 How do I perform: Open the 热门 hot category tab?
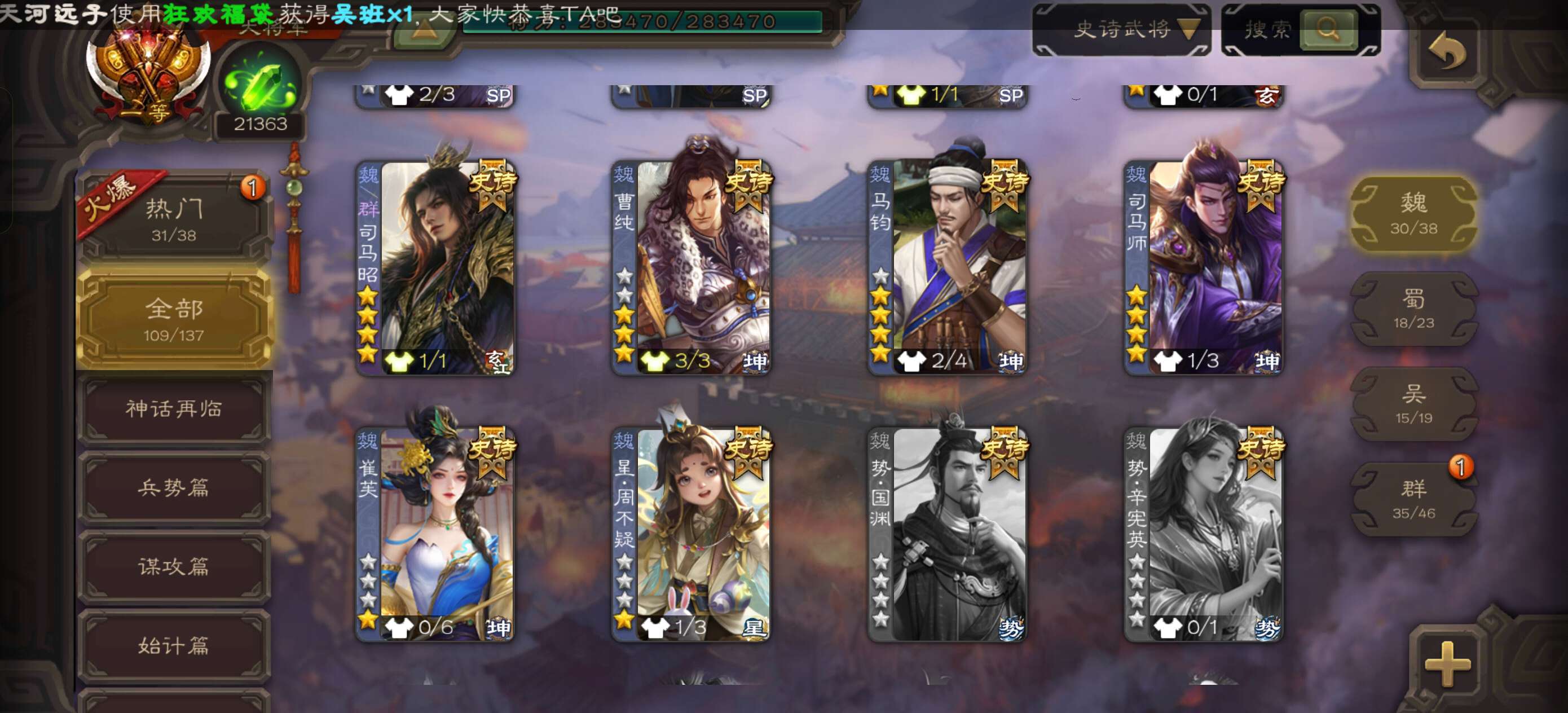(174, 219)
